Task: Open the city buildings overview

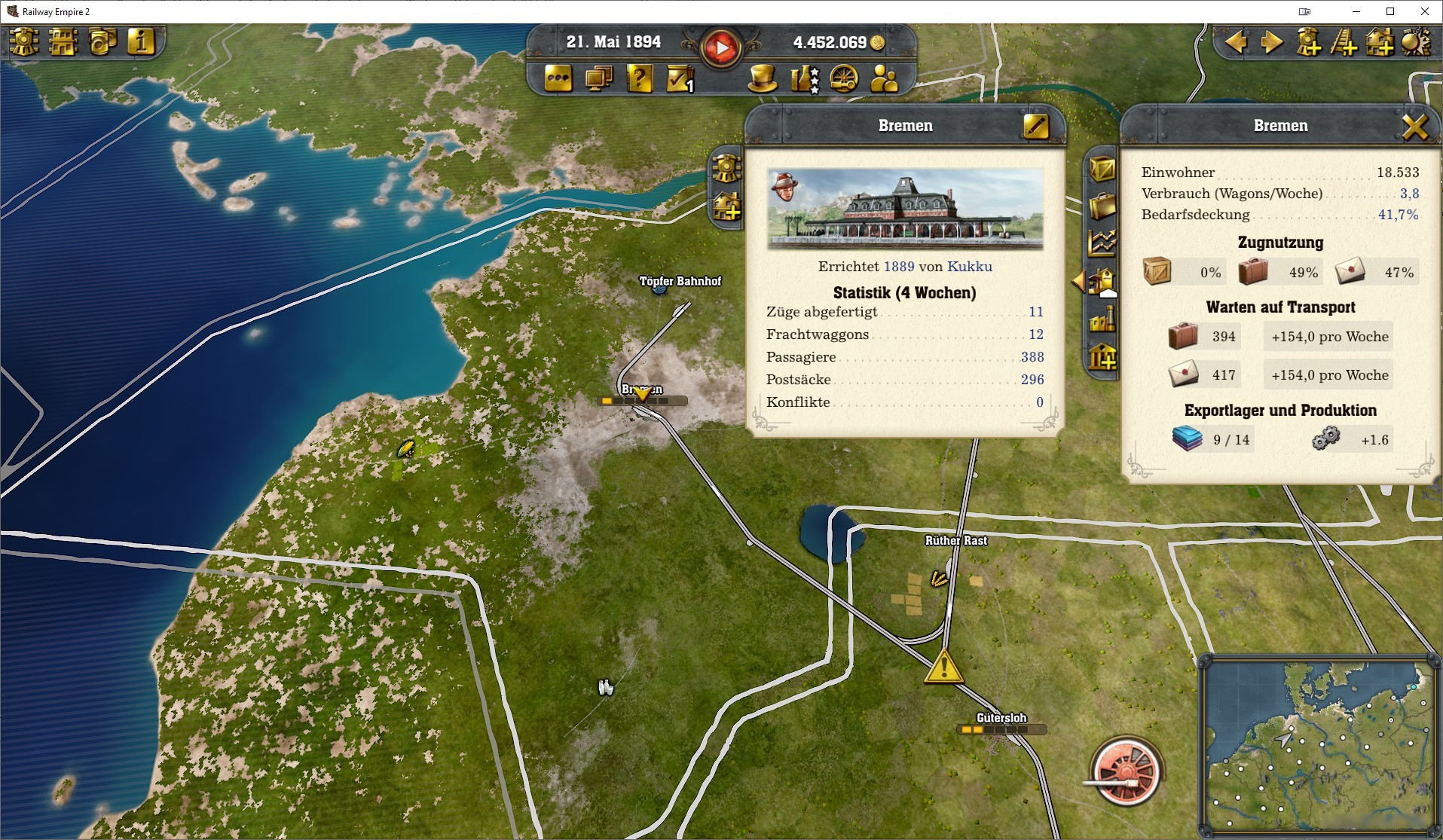Action: pyautogui.click(x=64, y=43)
